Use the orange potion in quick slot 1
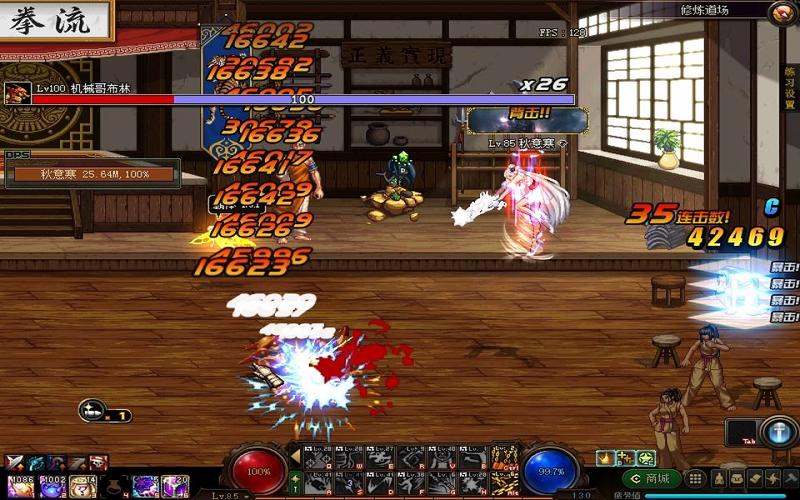 tap(19, 485)
